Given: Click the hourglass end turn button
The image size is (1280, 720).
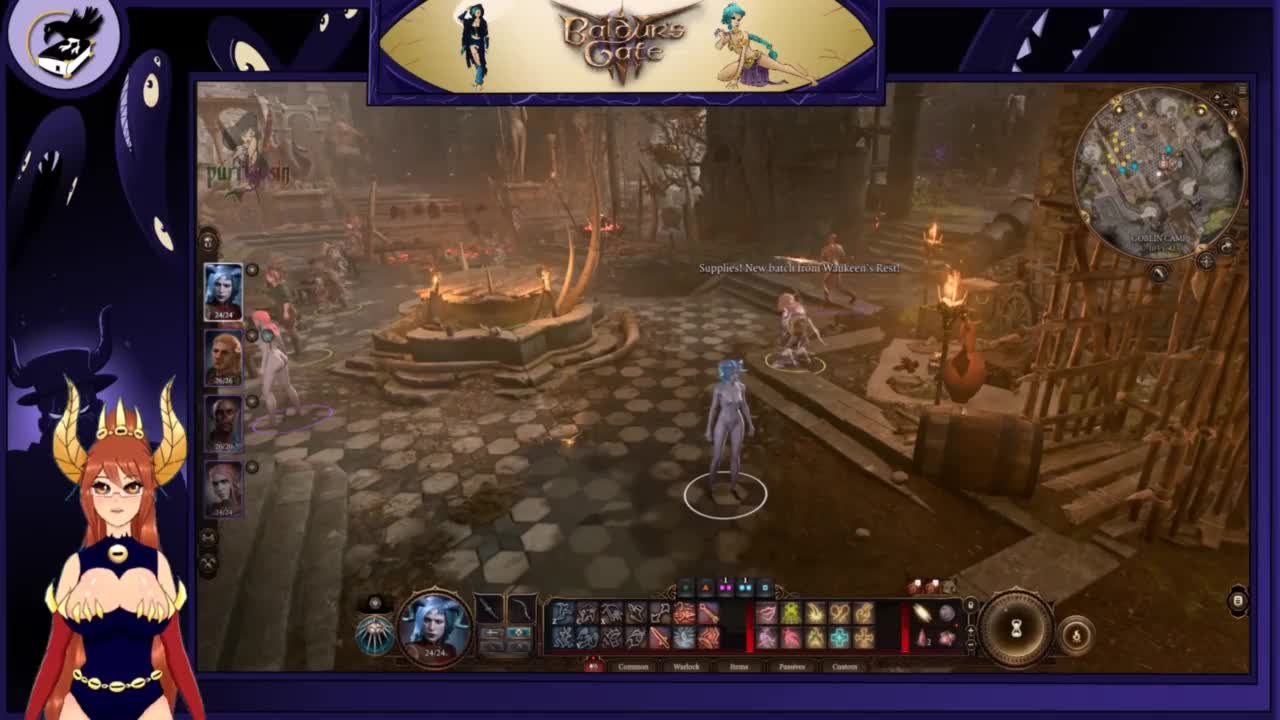Looking at the screenshot, I should click(1015, 628).
